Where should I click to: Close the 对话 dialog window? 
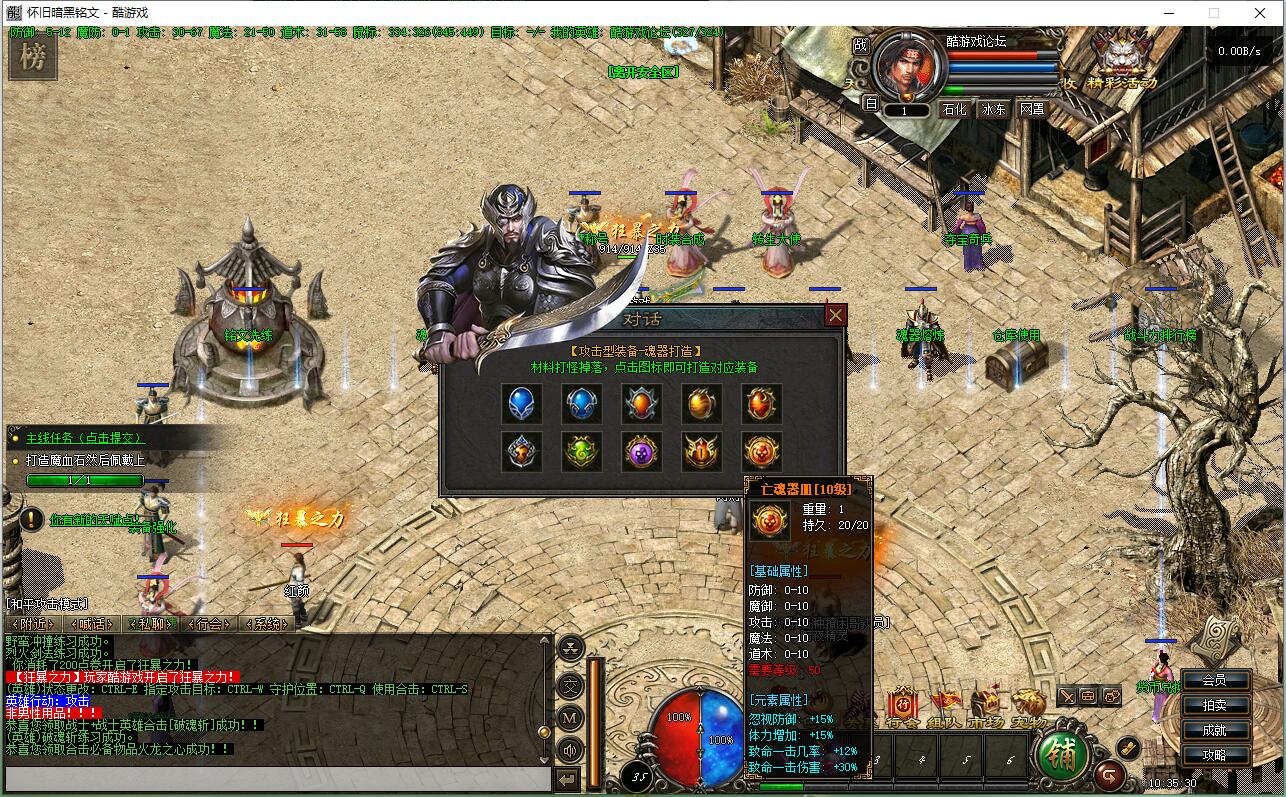pyautogui.click(x=836, y=316)
